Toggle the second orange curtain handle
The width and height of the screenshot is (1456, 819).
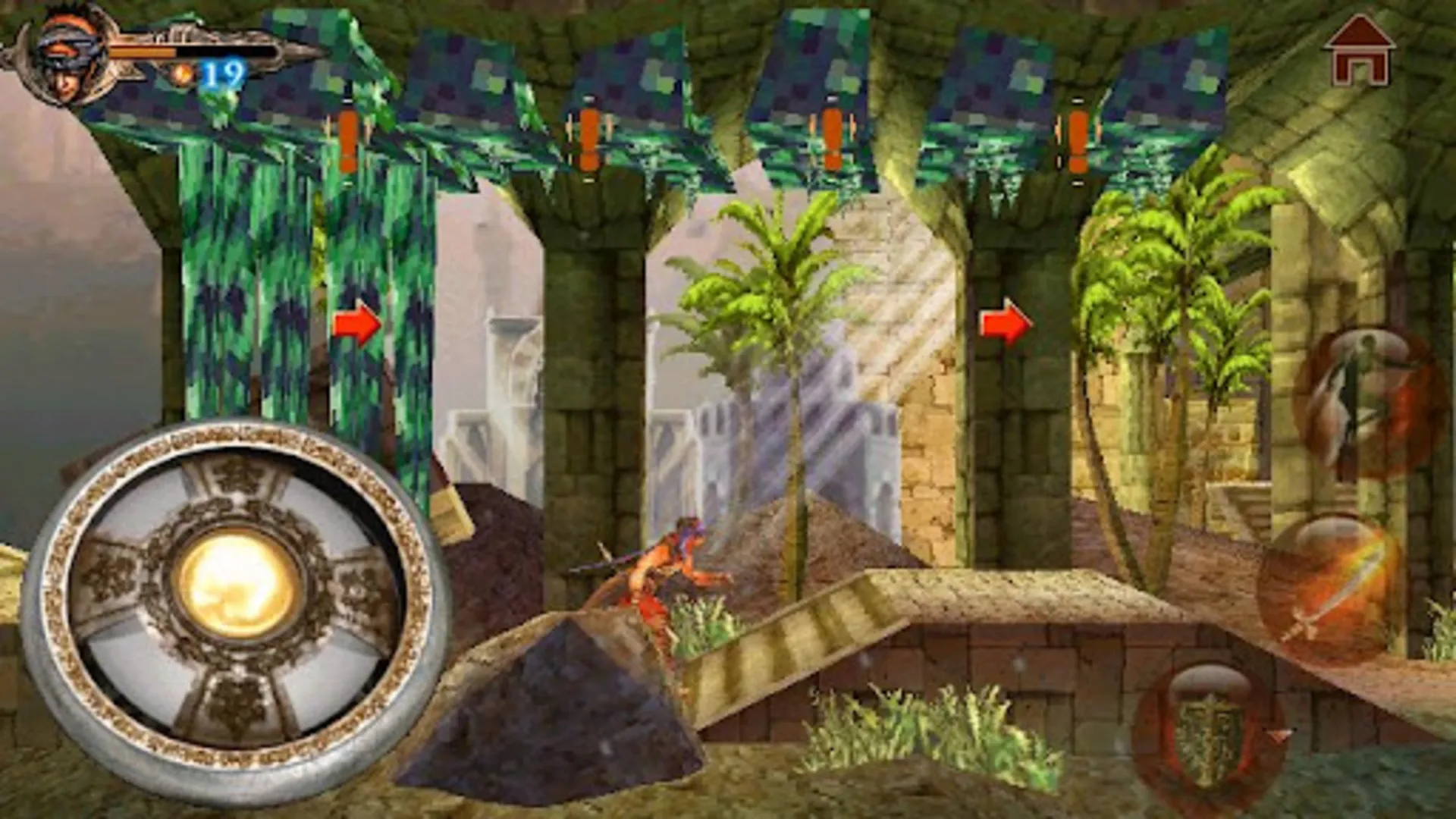588,136
